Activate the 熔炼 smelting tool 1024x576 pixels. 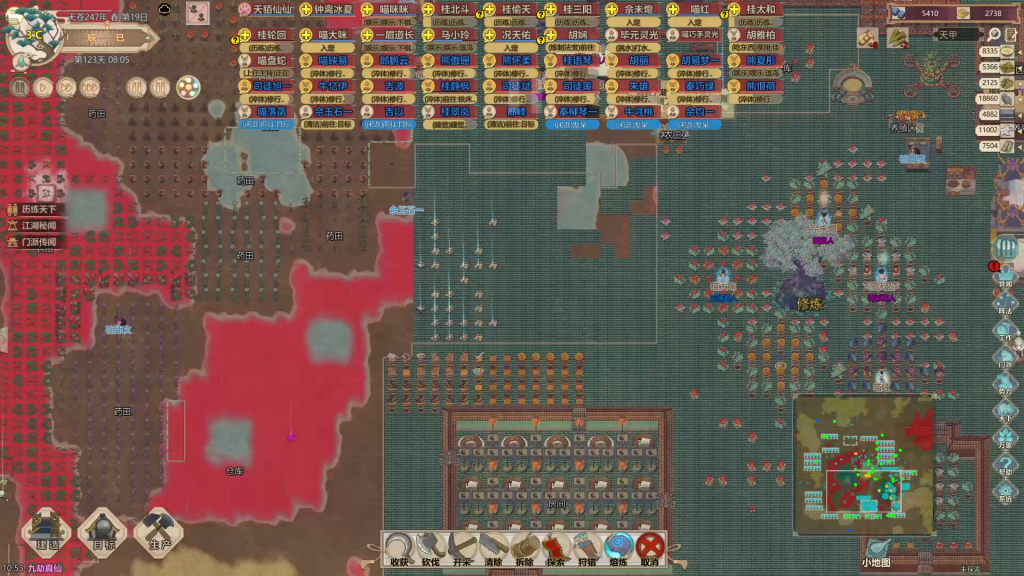coord(619,549)
